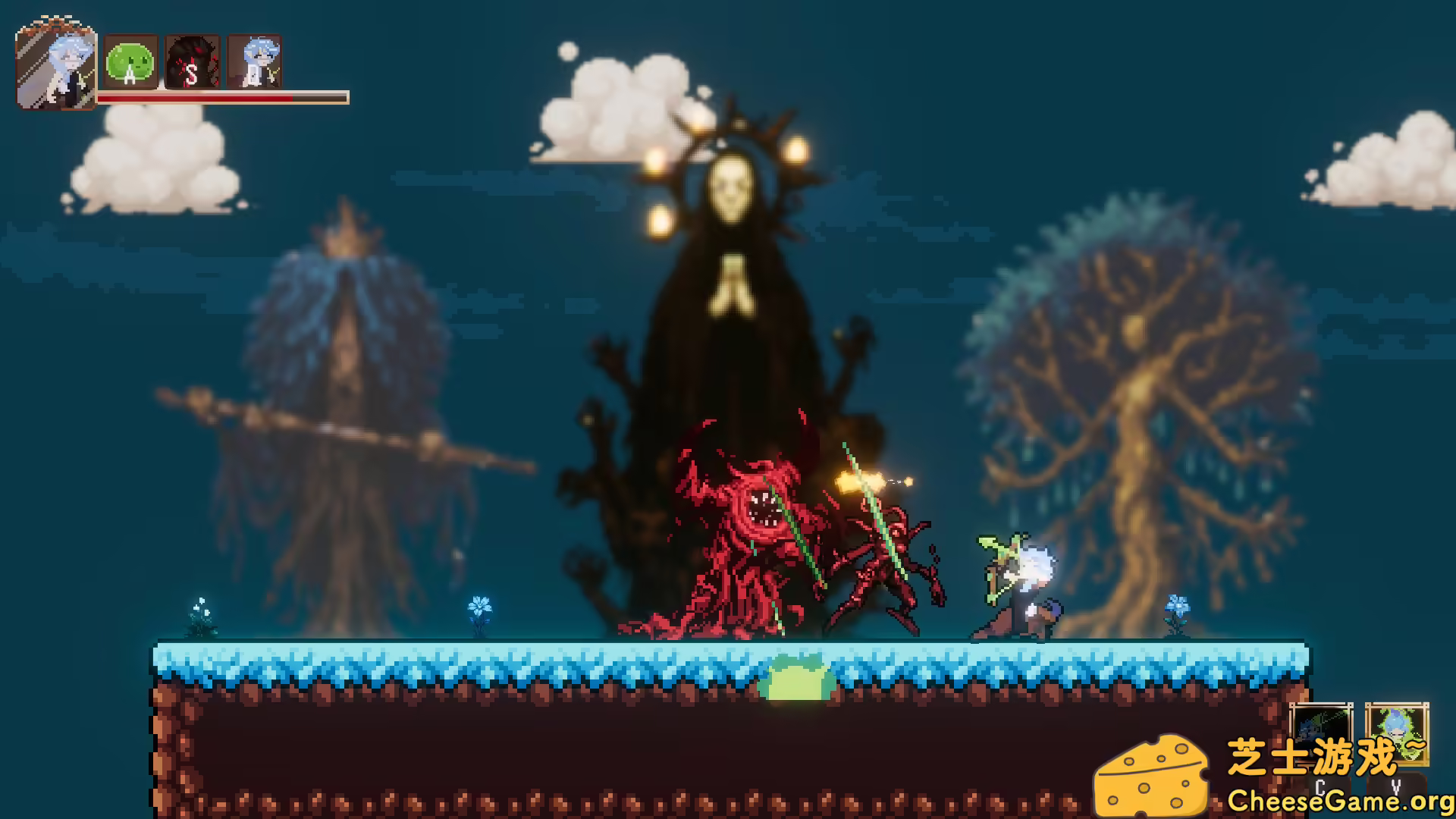Screen dimensions: 1456x819
Task: Choose the blue-haired girl form icon
Action: pyautogui.click(x=255, y=62)
